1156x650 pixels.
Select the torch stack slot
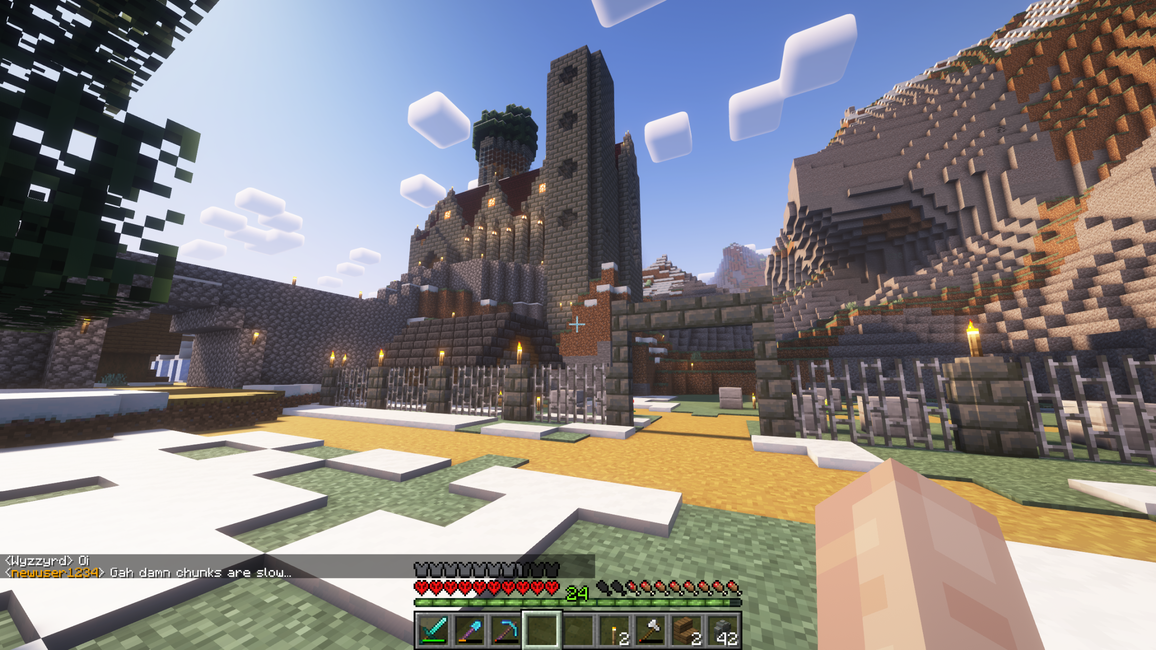(x=614, y=630)
